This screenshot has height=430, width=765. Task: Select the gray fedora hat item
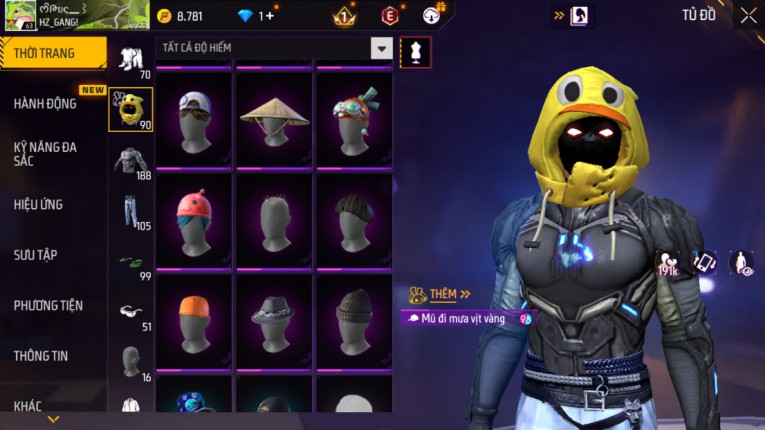[x=274, y=319]
